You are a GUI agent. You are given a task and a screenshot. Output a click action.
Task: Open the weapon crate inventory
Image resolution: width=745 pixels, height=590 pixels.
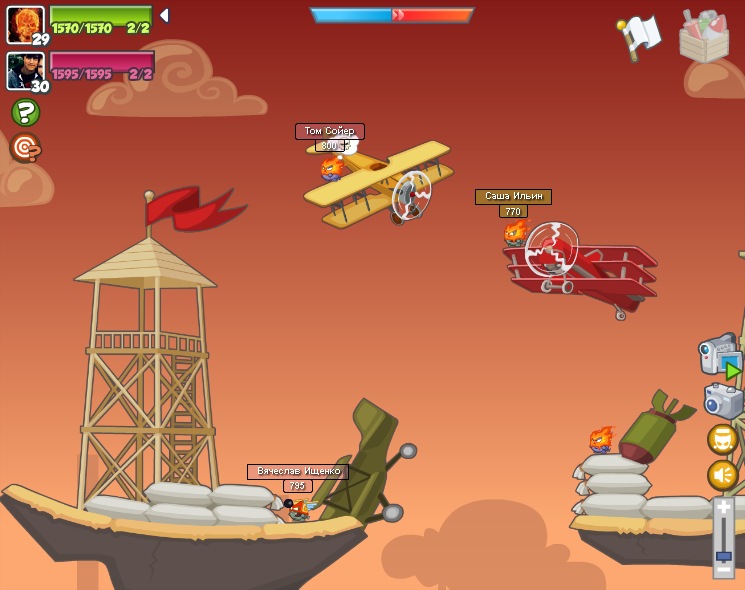tap(703, 37)
